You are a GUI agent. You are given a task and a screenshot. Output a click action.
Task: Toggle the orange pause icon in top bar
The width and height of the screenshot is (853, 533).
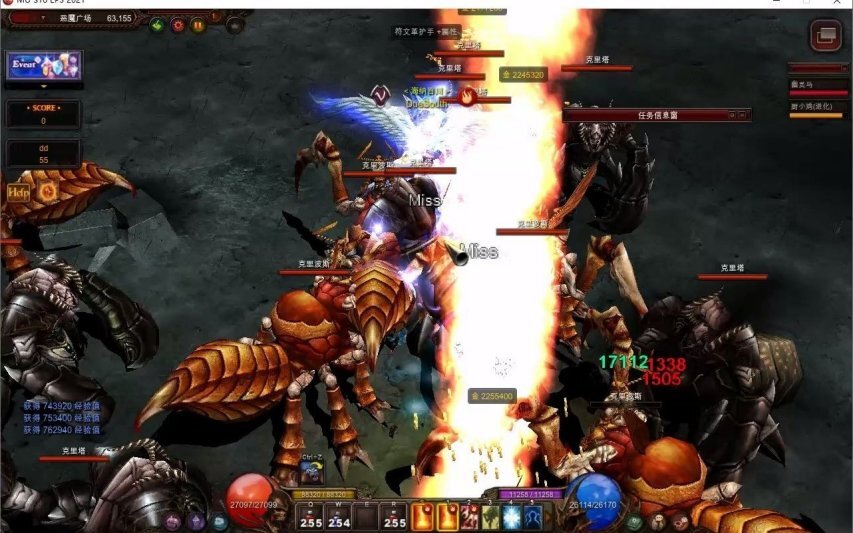[x=198, y=25]
